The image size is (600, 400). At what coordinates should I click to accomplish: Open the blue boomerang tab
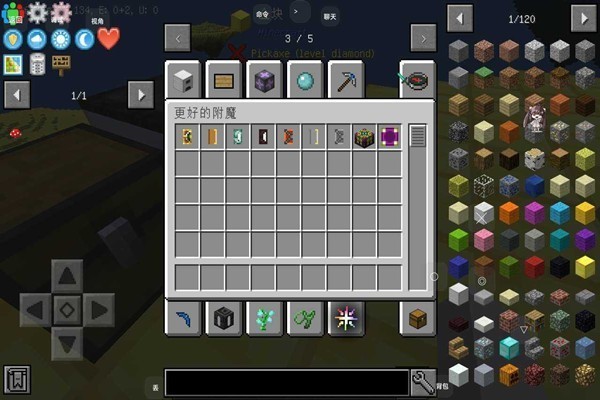(x=184, y=318)
